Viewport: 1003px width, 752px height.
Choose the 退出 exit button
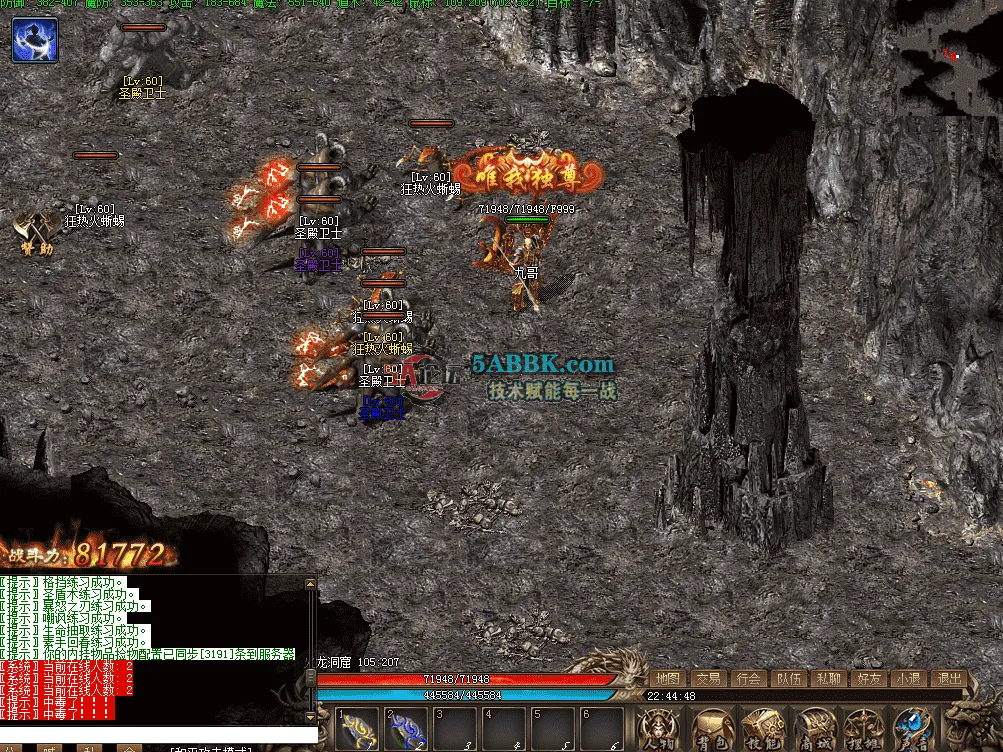[x=948, y=679]
